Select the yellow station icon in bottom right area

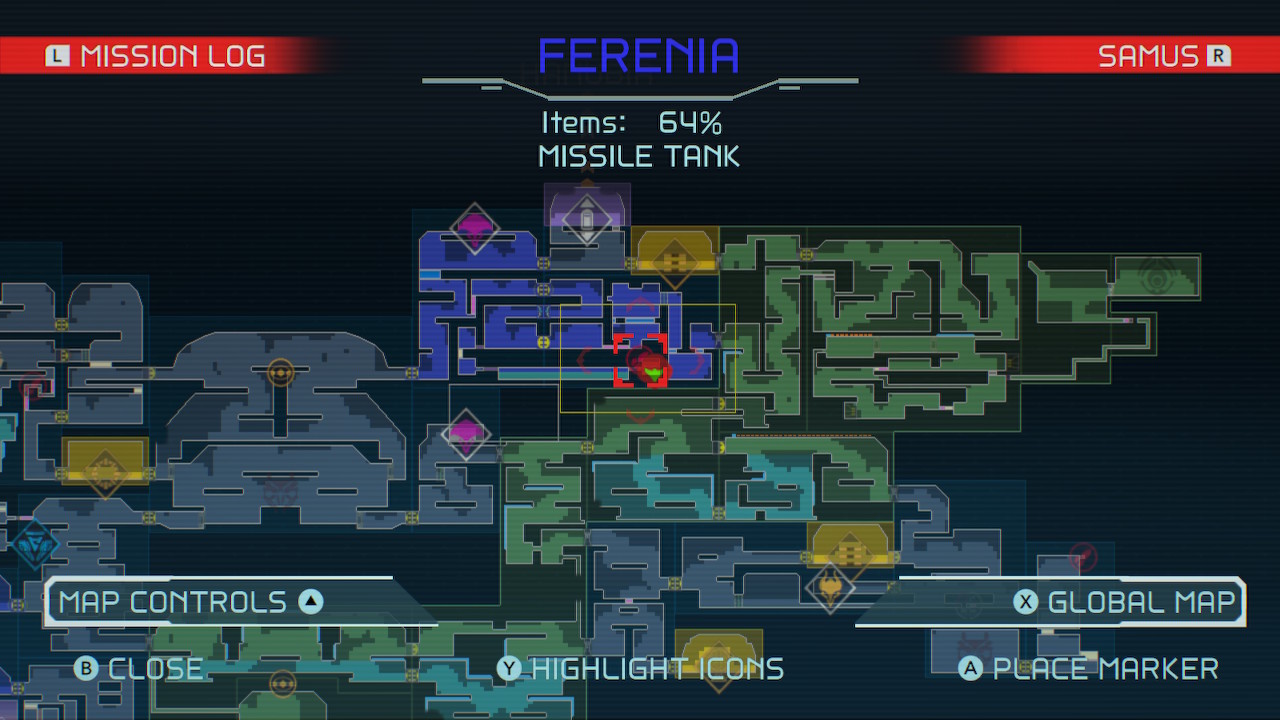(848, 550)
